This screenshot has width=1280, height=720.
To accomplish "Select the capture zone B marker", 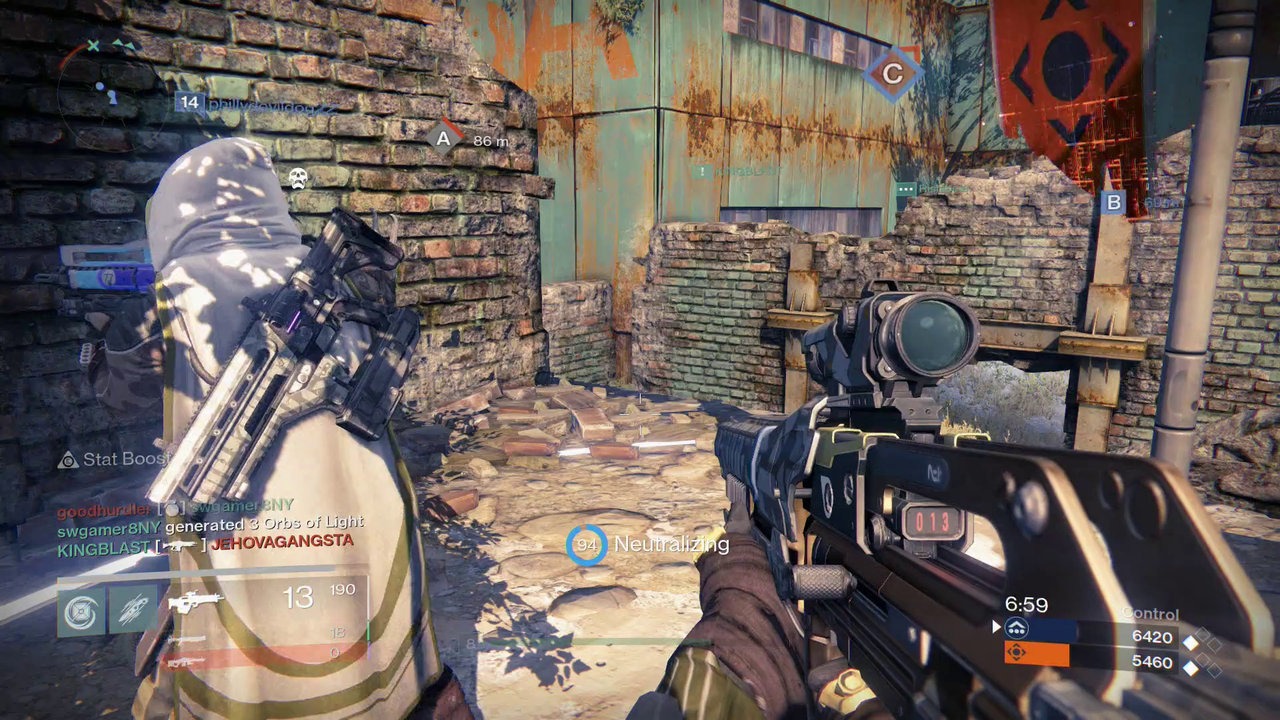I will pyautogui.click(x=1112, y=203).
